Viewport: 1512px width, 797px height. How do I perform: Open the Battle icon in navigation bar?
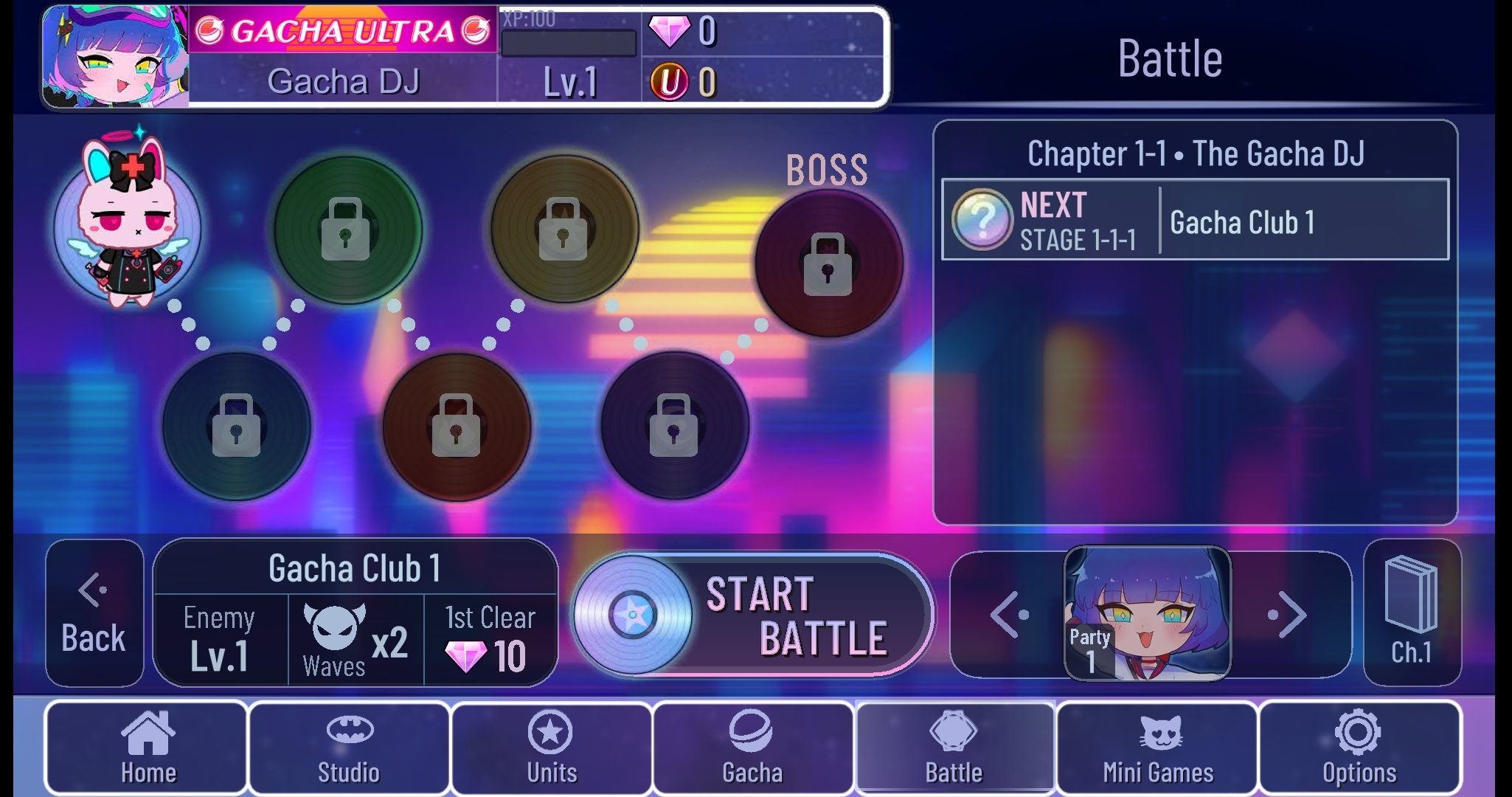tap(957, 748)
